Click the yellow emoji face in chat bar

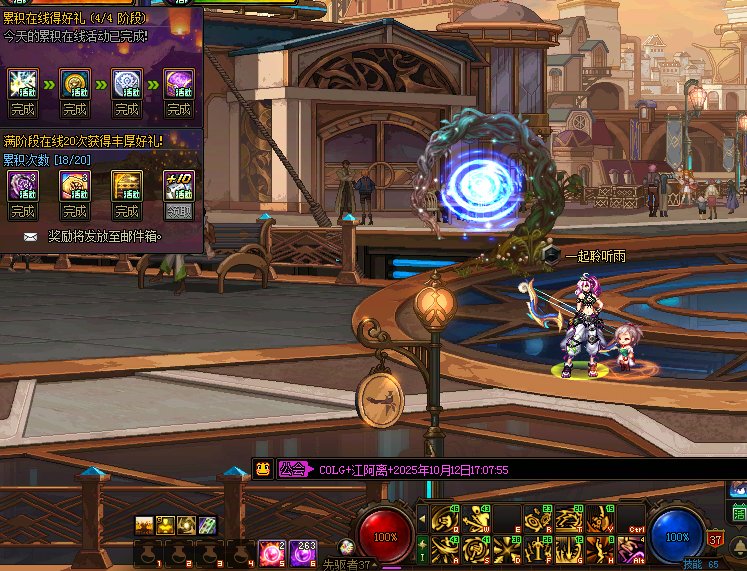263,468
